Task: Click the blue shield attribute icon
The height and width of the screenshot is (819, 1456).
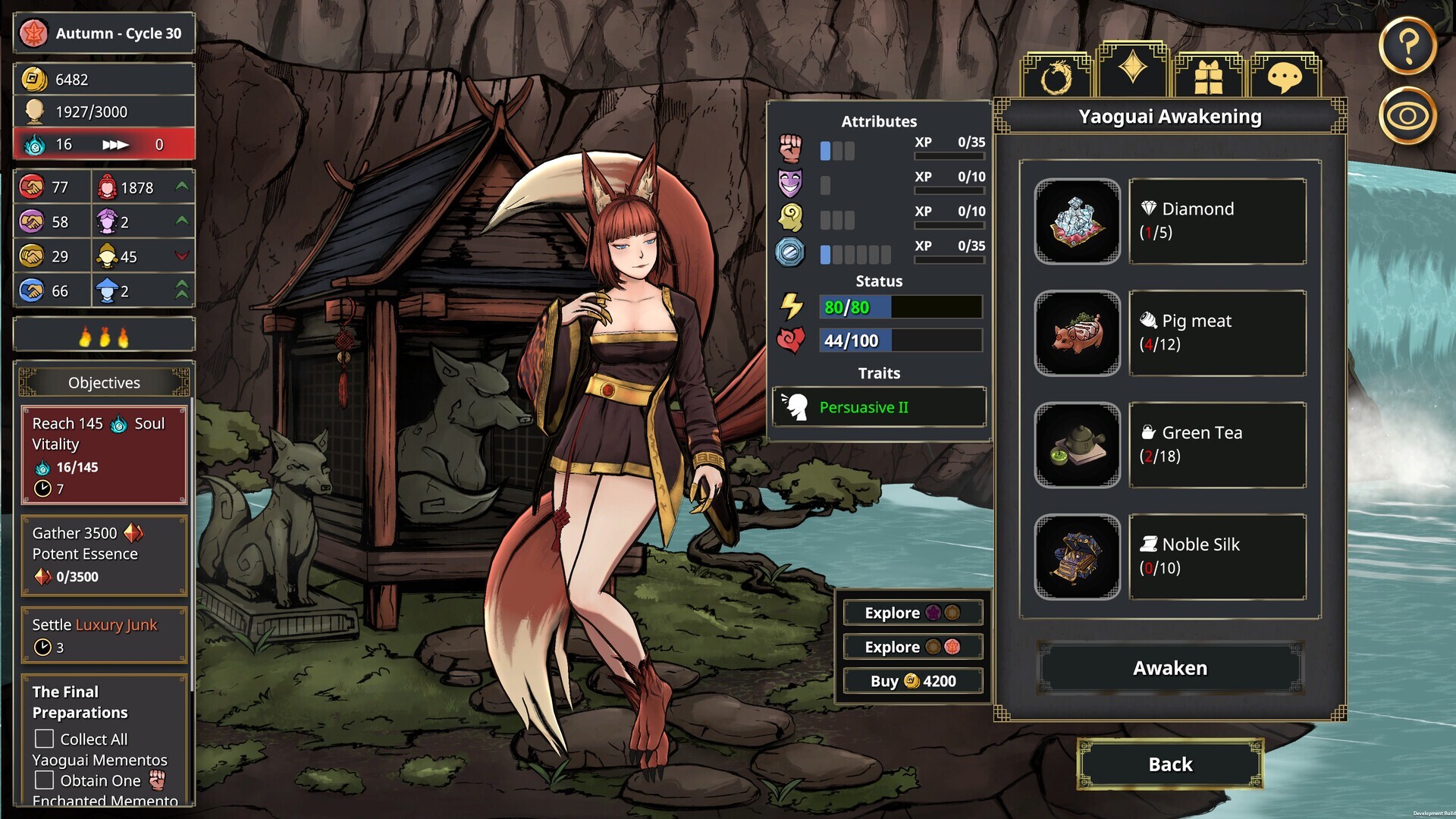Action: click(792, 252)
